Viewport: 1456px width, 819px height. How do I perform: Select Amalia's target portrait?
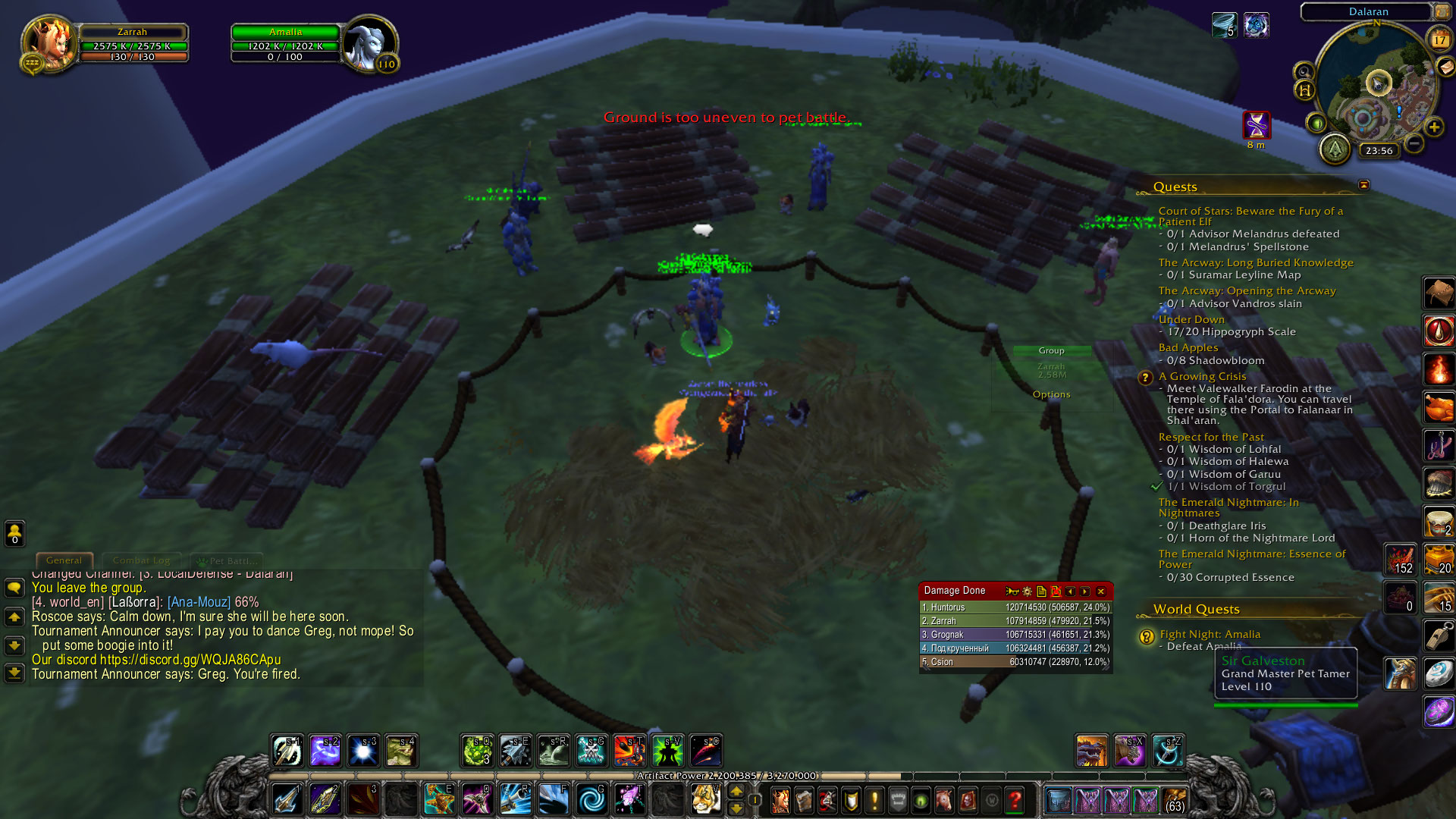pos(368,44)
